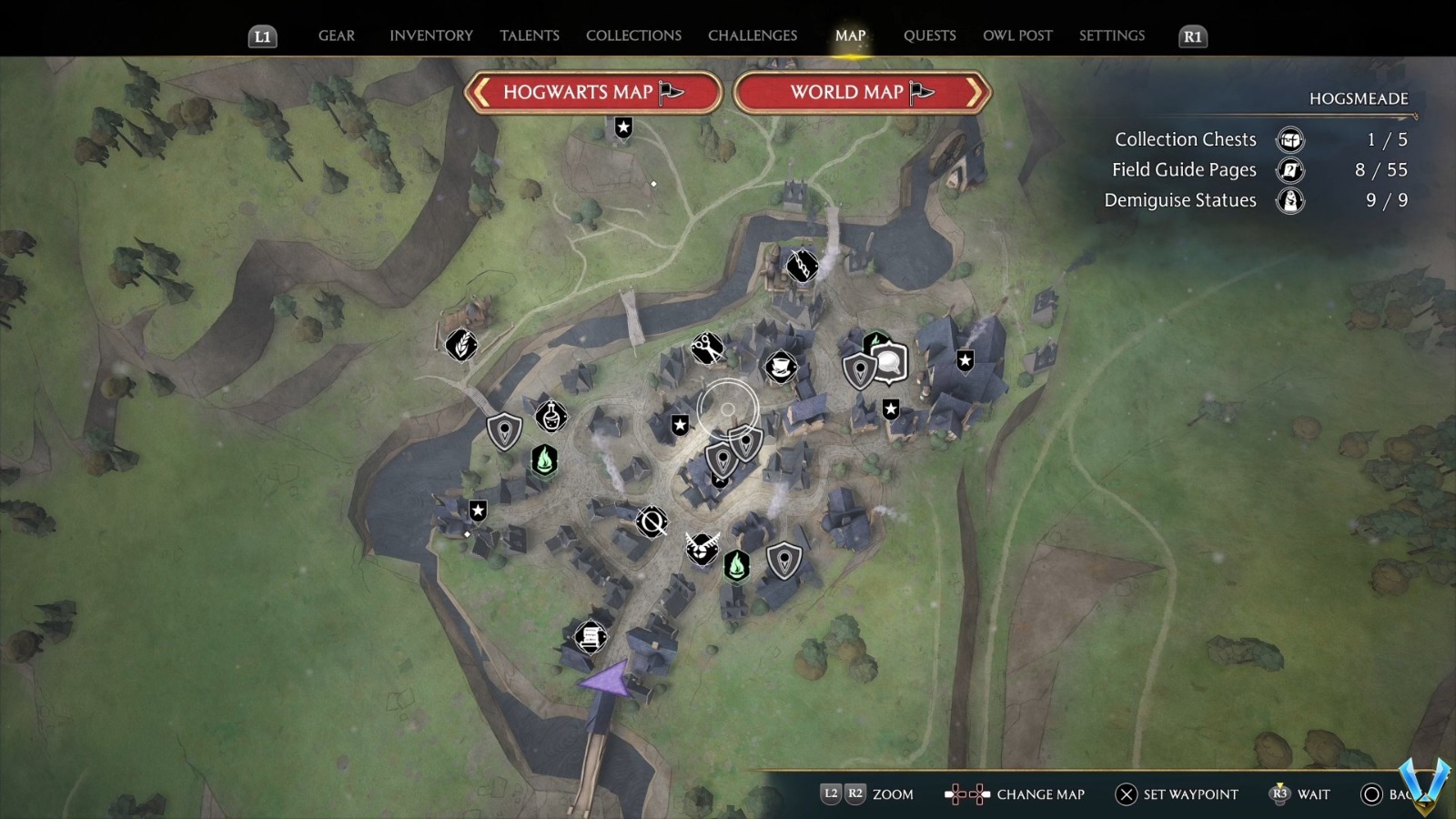Select the potion bottle shop icon

(552, 416)
